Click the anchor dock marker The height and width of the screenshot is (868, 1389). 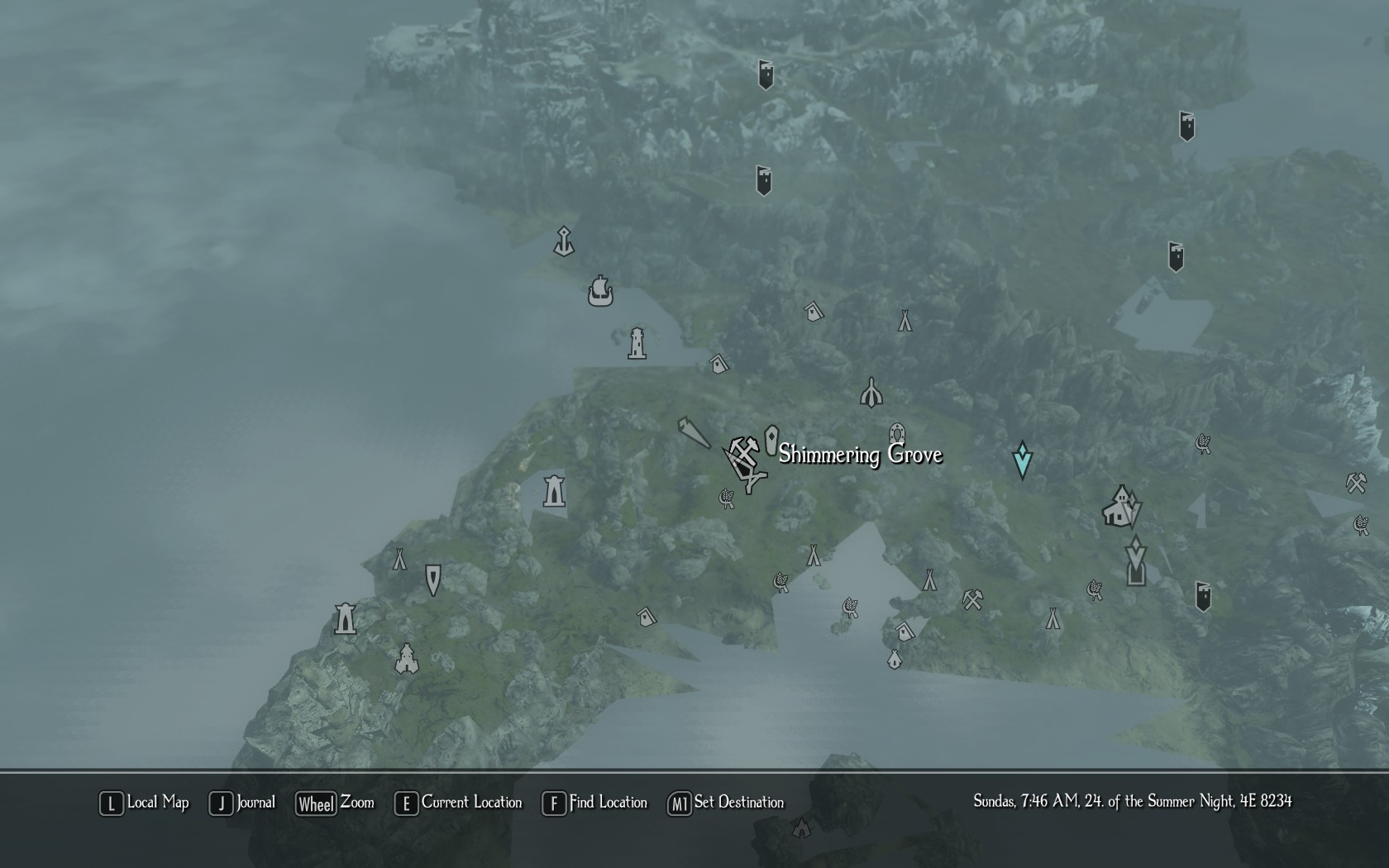pos(564,241)
